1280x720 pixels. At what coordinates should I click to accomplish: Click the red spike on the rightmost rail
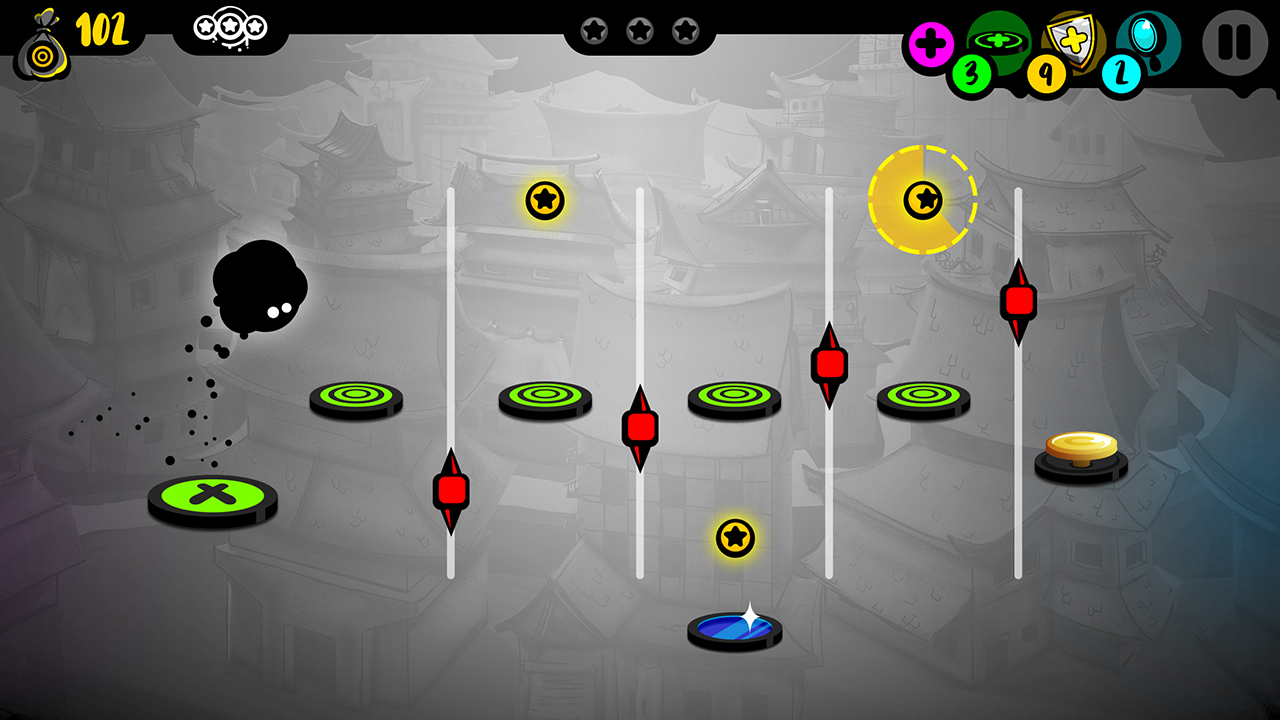point(1019,299)
